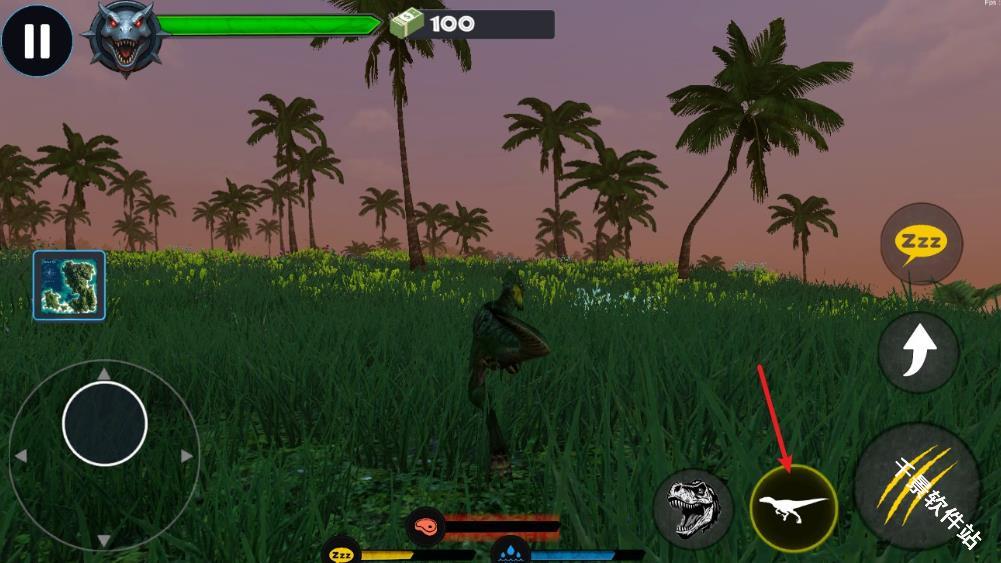Select the white raptor silhouette button
Viewport: 1001px width, 563px height.
pos(793,507)
